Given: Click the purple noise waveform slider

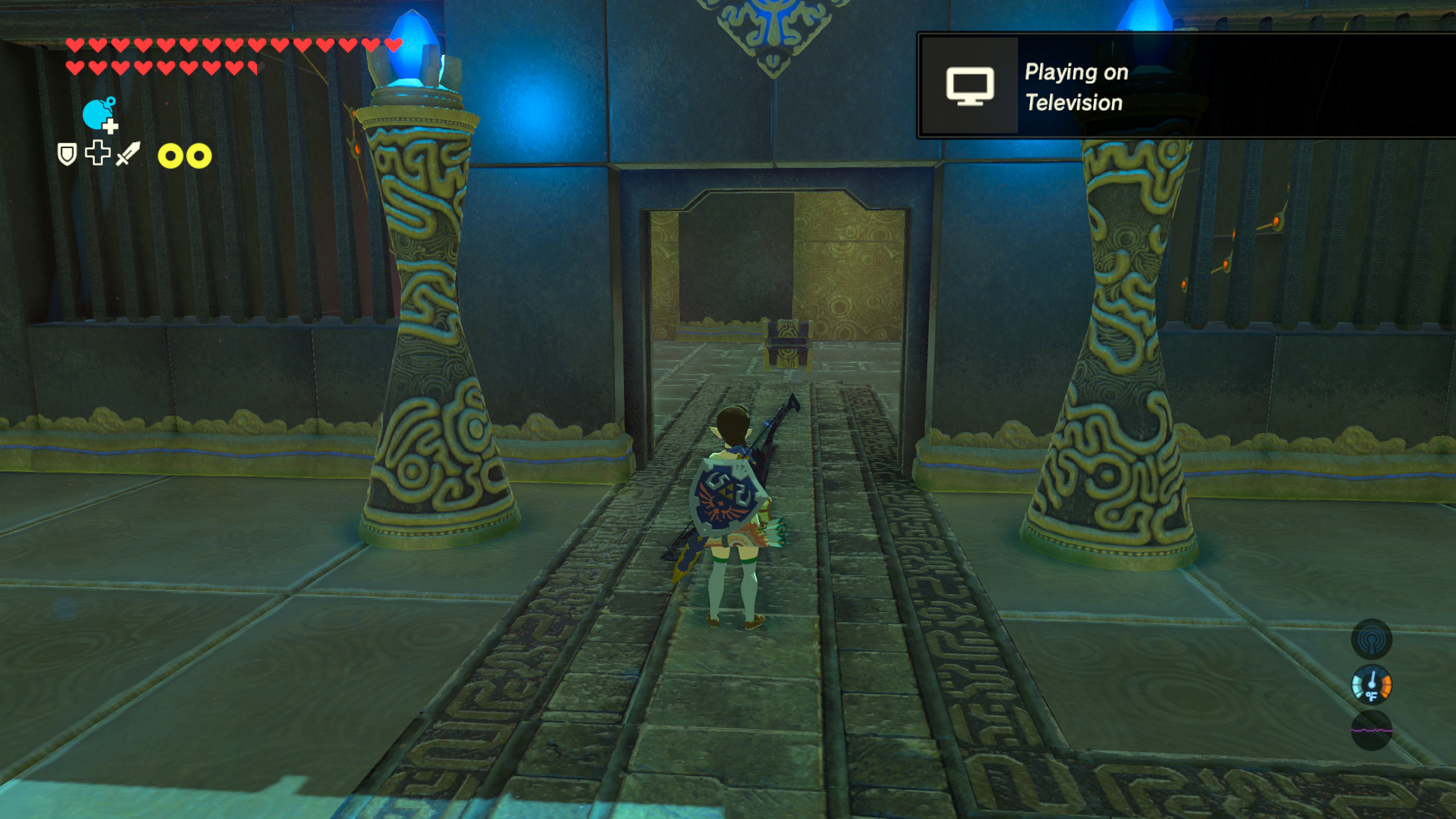Looking at the screenshot, I should 1371,731.
